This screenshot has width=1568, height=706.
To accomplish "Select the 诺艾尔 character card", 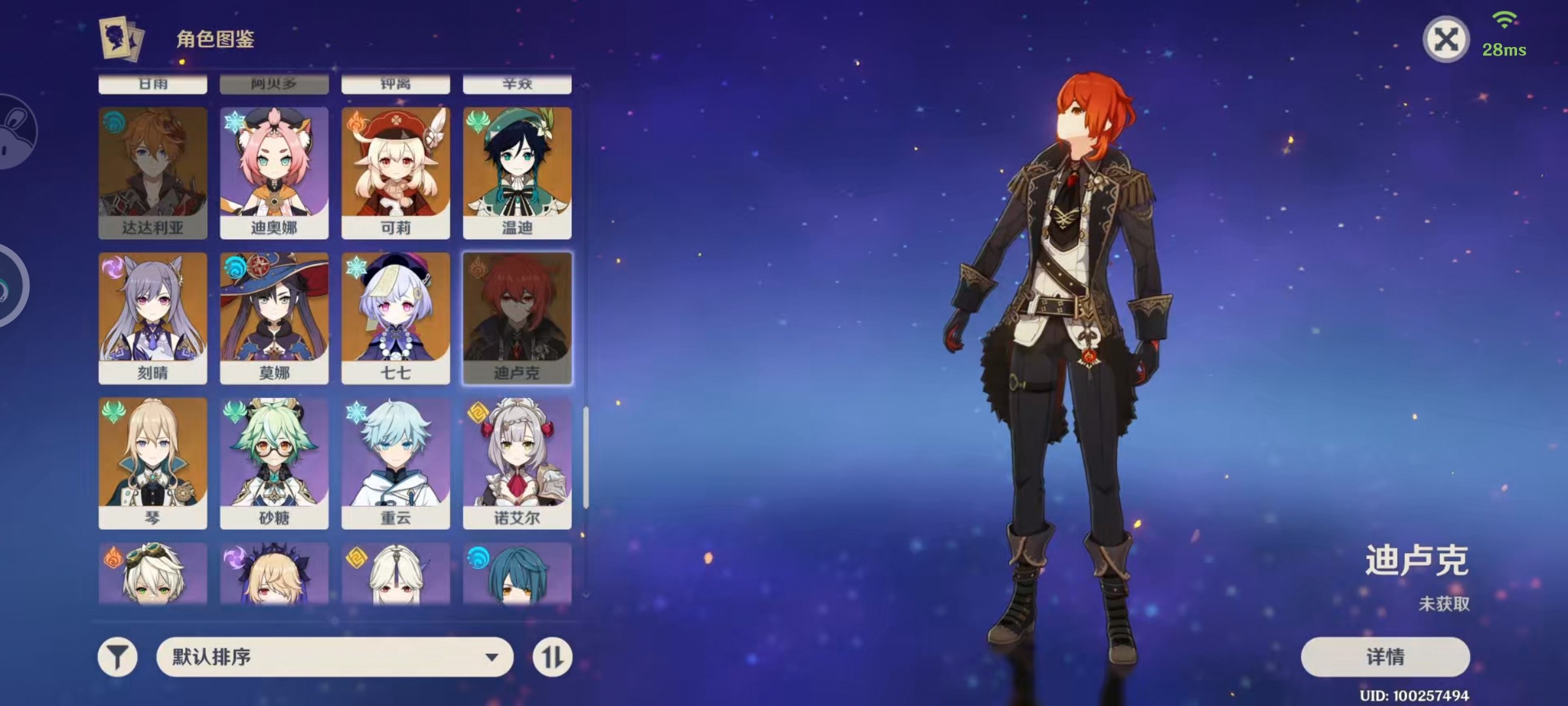I will pyautogui.click(x=517, y=463).
